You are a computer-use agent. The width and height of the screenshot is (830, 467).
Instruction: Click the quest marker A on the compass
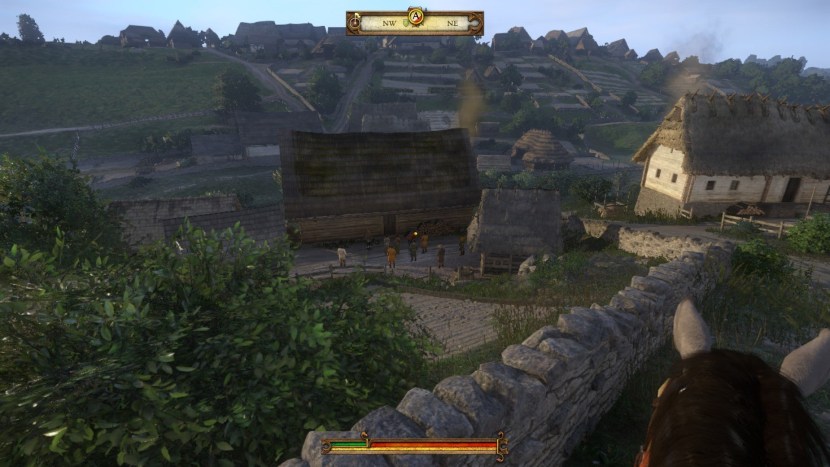click(416, 16)
